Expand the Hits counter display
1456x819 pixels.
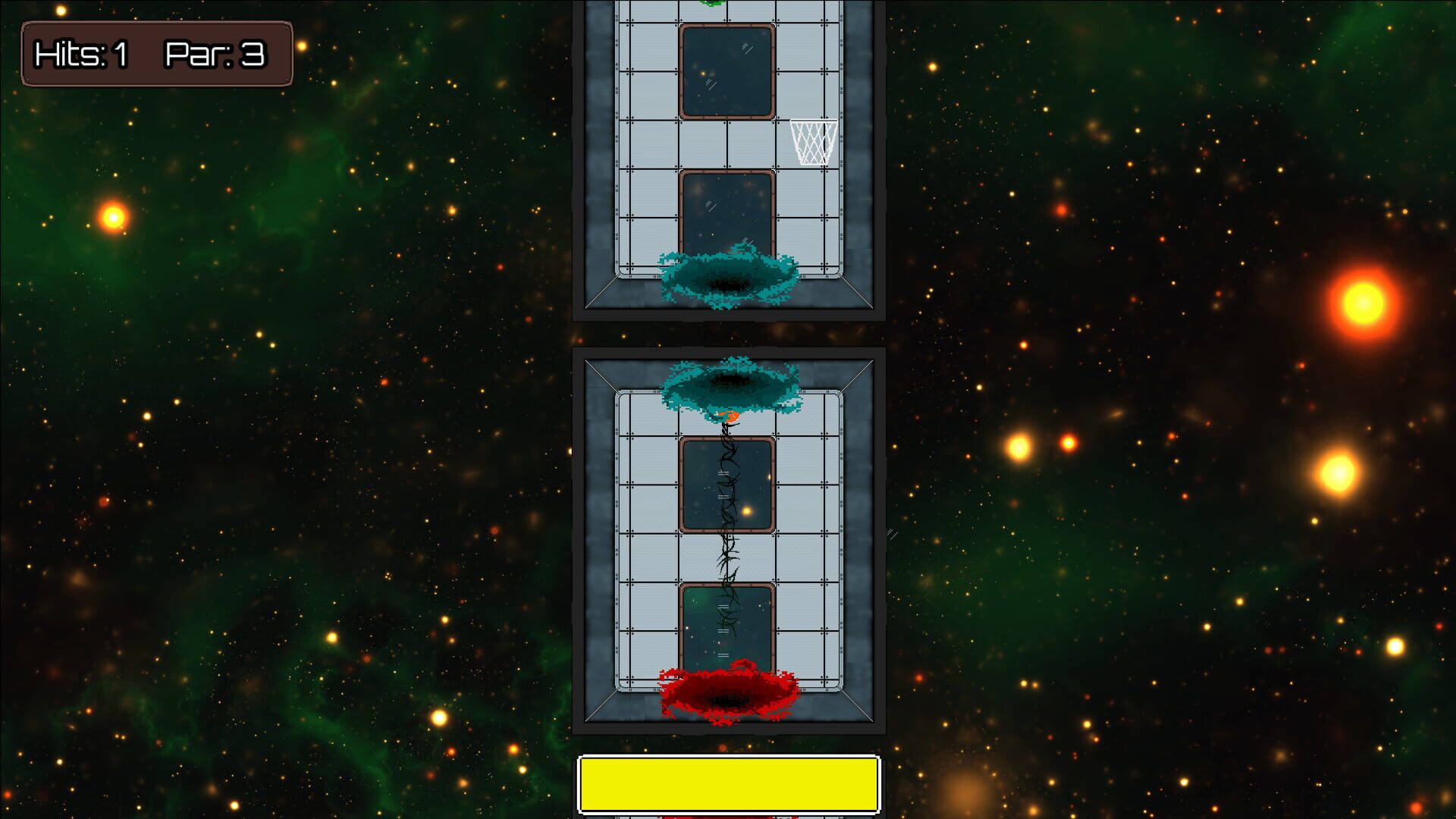[x=80, y=55]
